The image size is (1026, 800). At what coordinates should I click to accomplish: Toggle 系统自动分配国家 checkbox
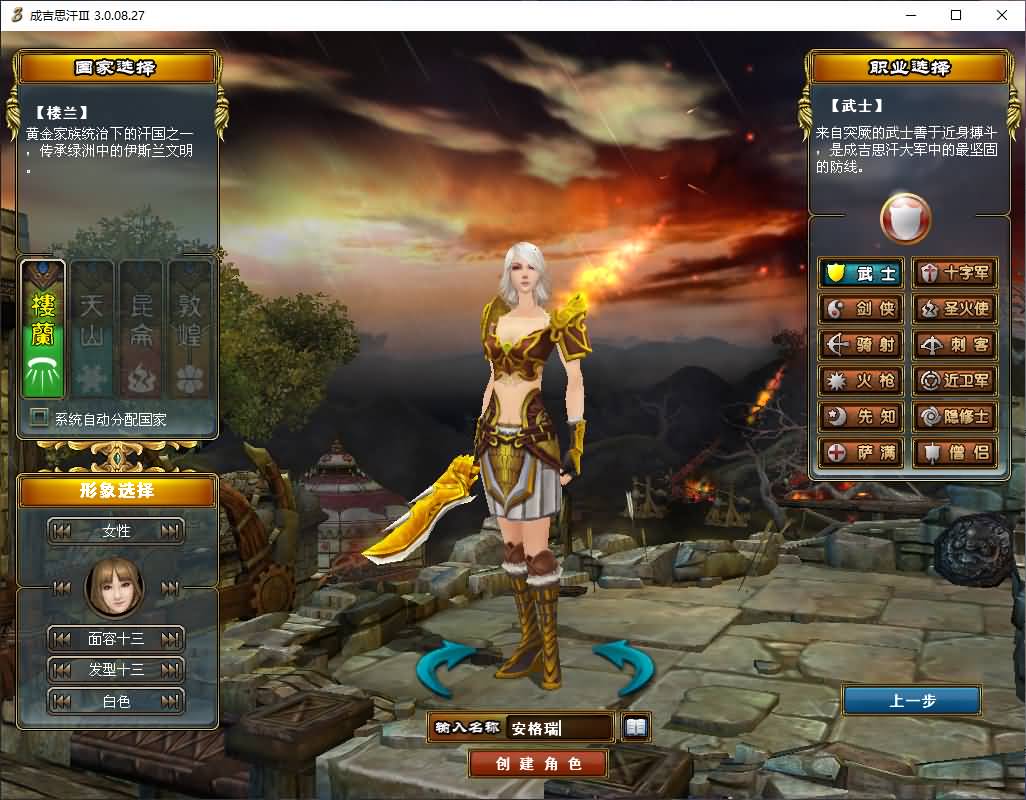click(40, 418)
